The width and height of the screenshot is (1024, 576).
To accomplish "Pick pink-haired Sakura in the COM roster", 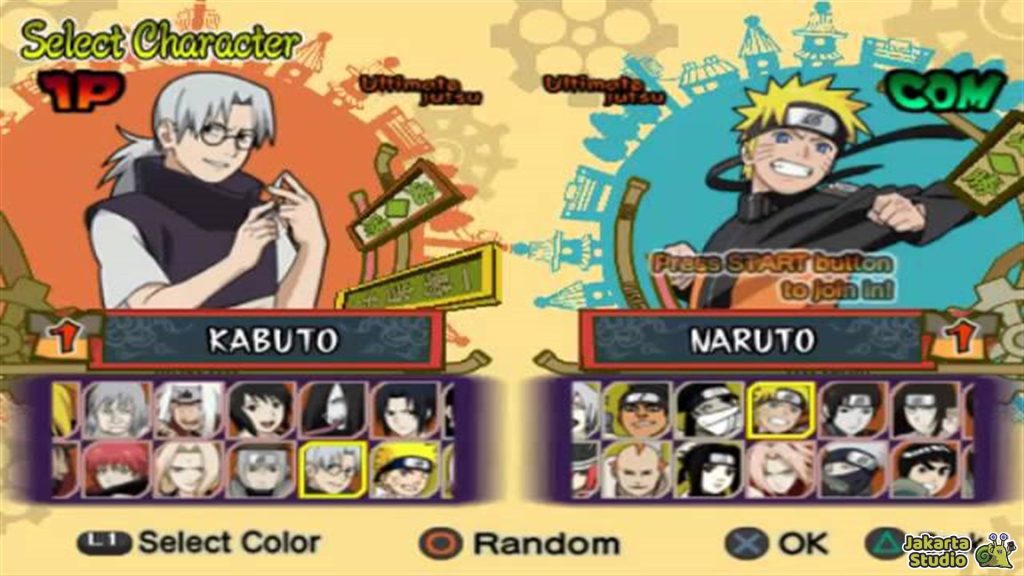I will click(781, 469).
